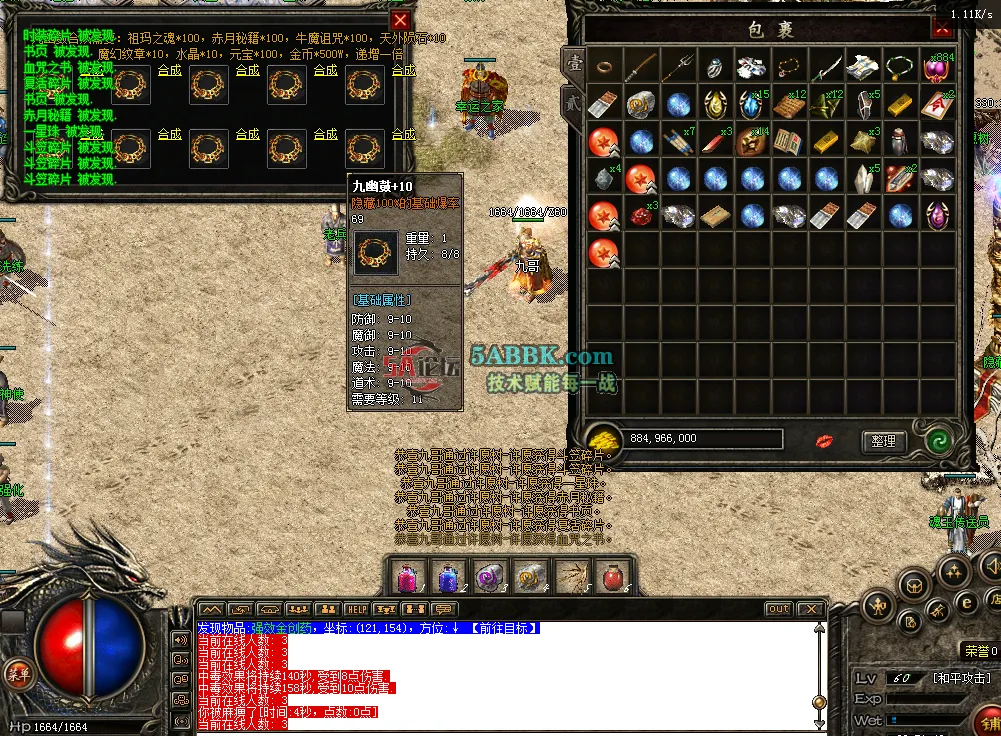Select the ring item in the bag

[x=604, y=67]
